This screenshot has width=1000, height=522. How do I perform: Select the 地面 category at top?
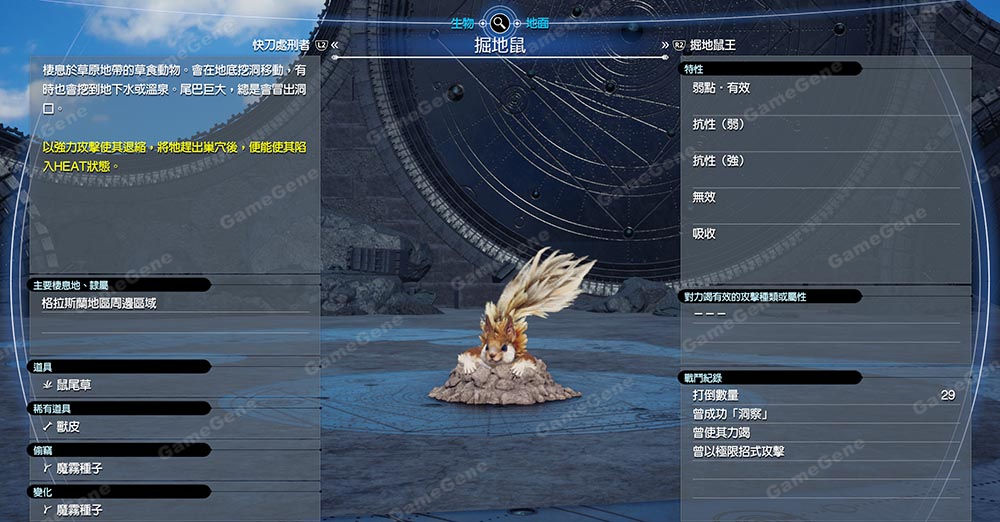pyautogui.click(x=537, y=22)
